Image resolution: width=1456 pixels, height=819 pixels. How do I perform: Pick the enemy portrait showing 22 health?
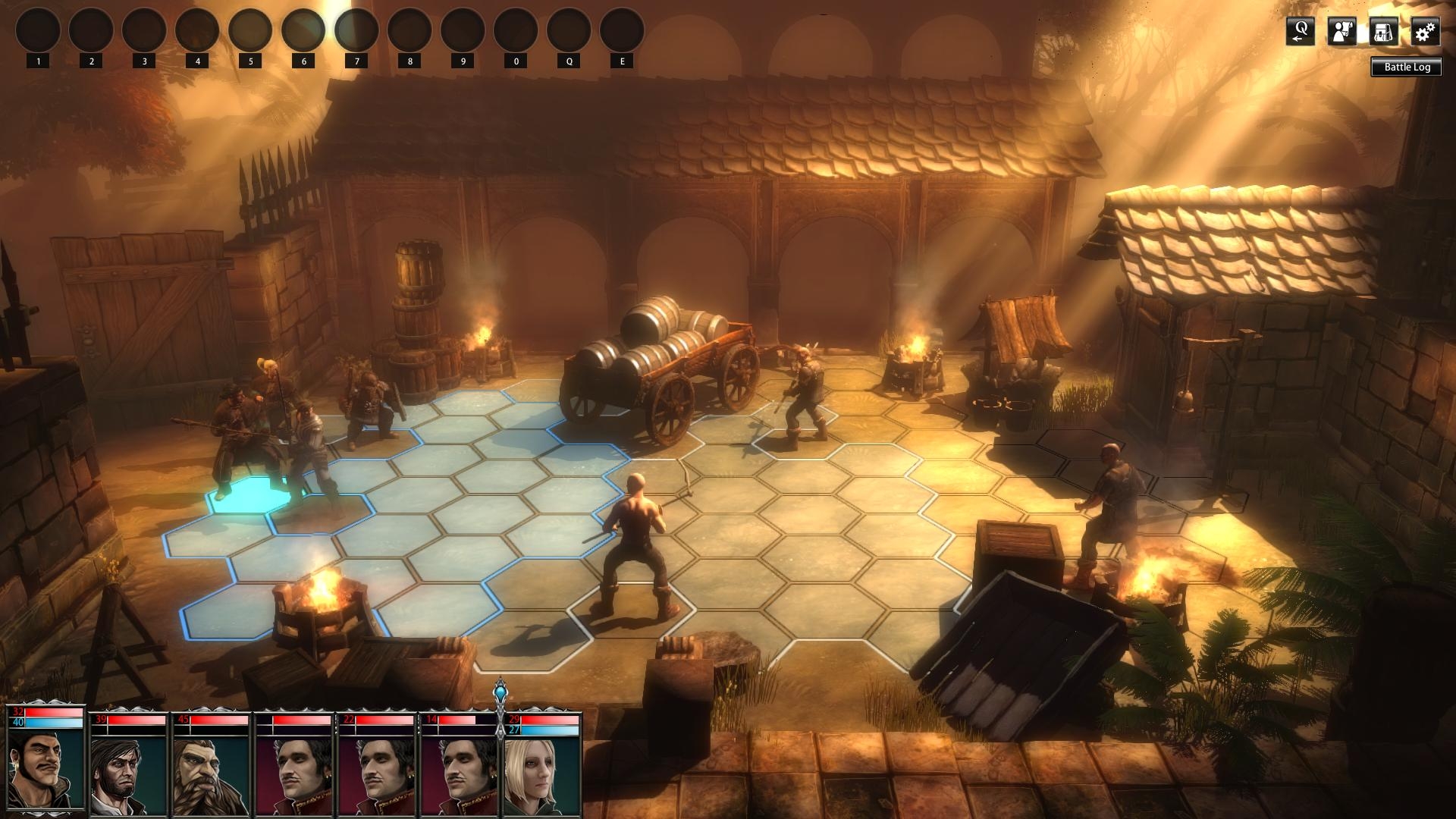pyautogui.click(x=376, y=772)
